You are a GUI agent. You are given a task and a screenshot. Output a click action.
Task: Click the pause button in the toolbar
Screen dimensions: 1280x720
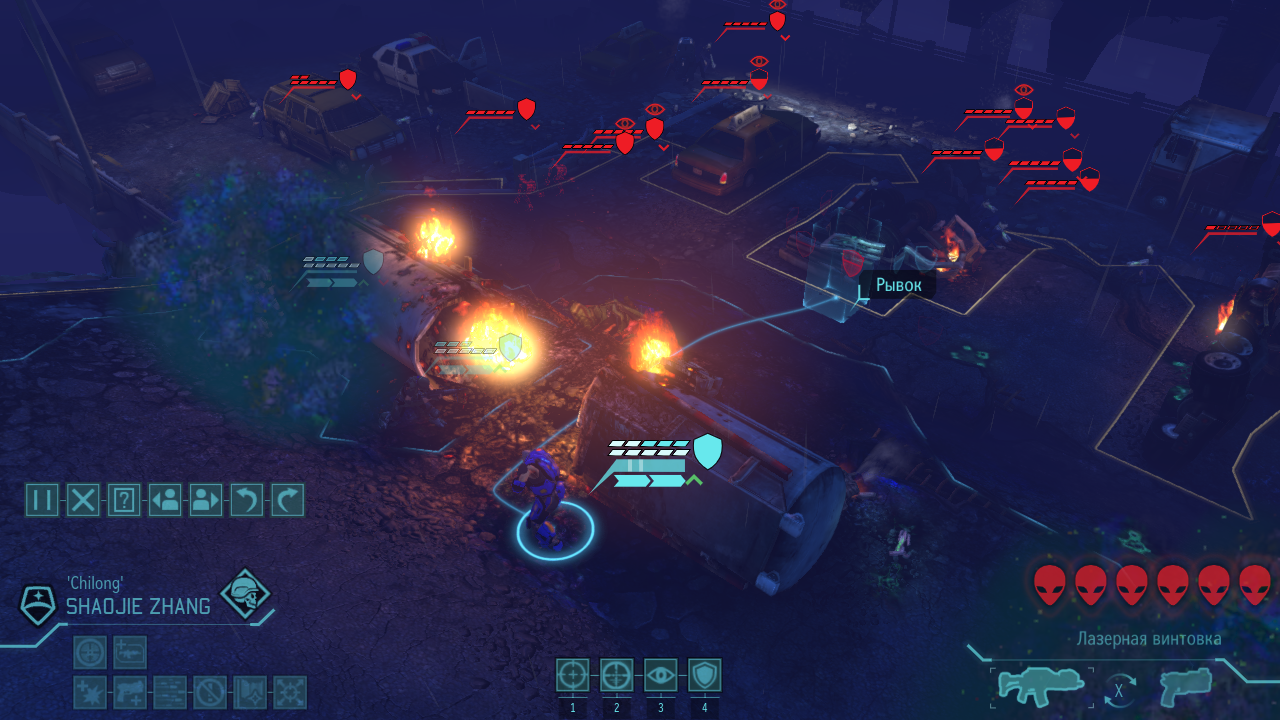[x=42, y=499]
